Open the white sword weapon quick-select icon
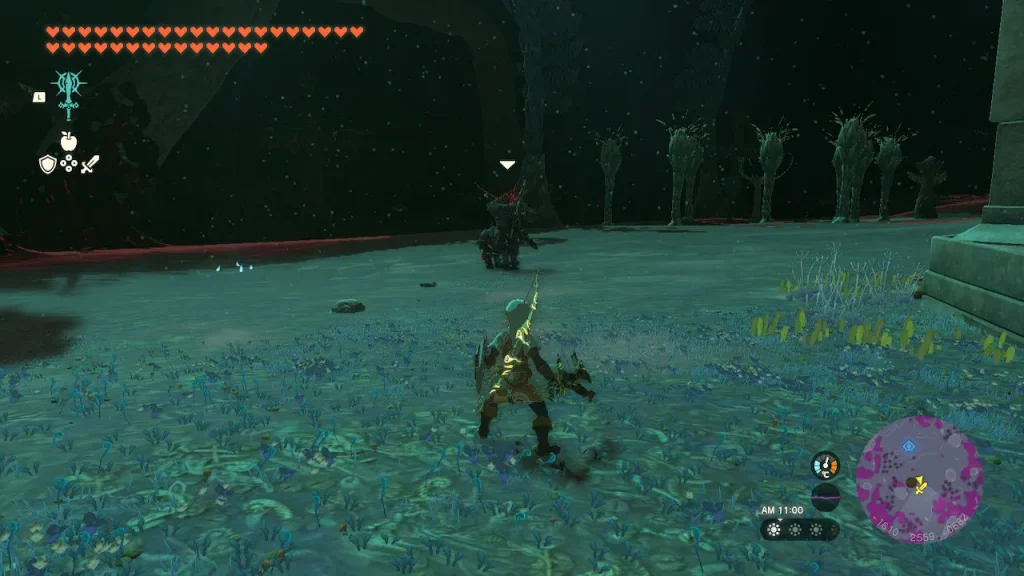The height and width of the screenshot is (576, 1024). [x=90, y=164]
